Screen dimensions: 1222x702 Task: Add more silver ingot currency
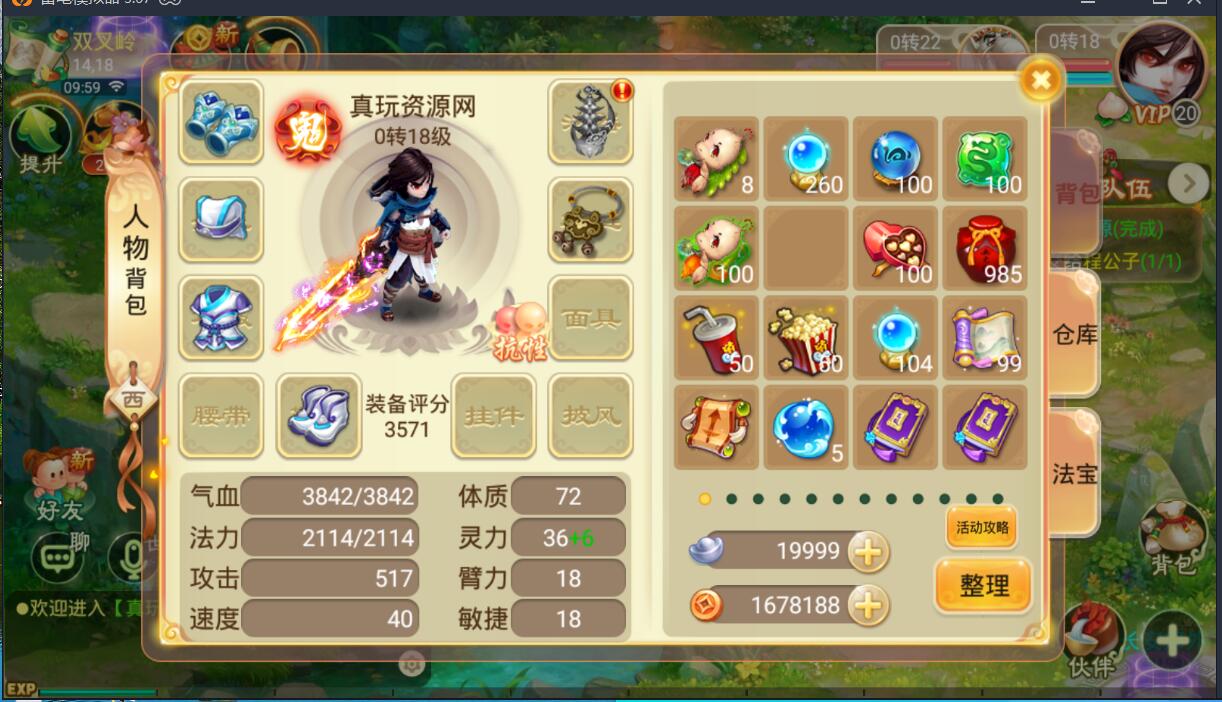pyautogui.click(x=867, y=551)
